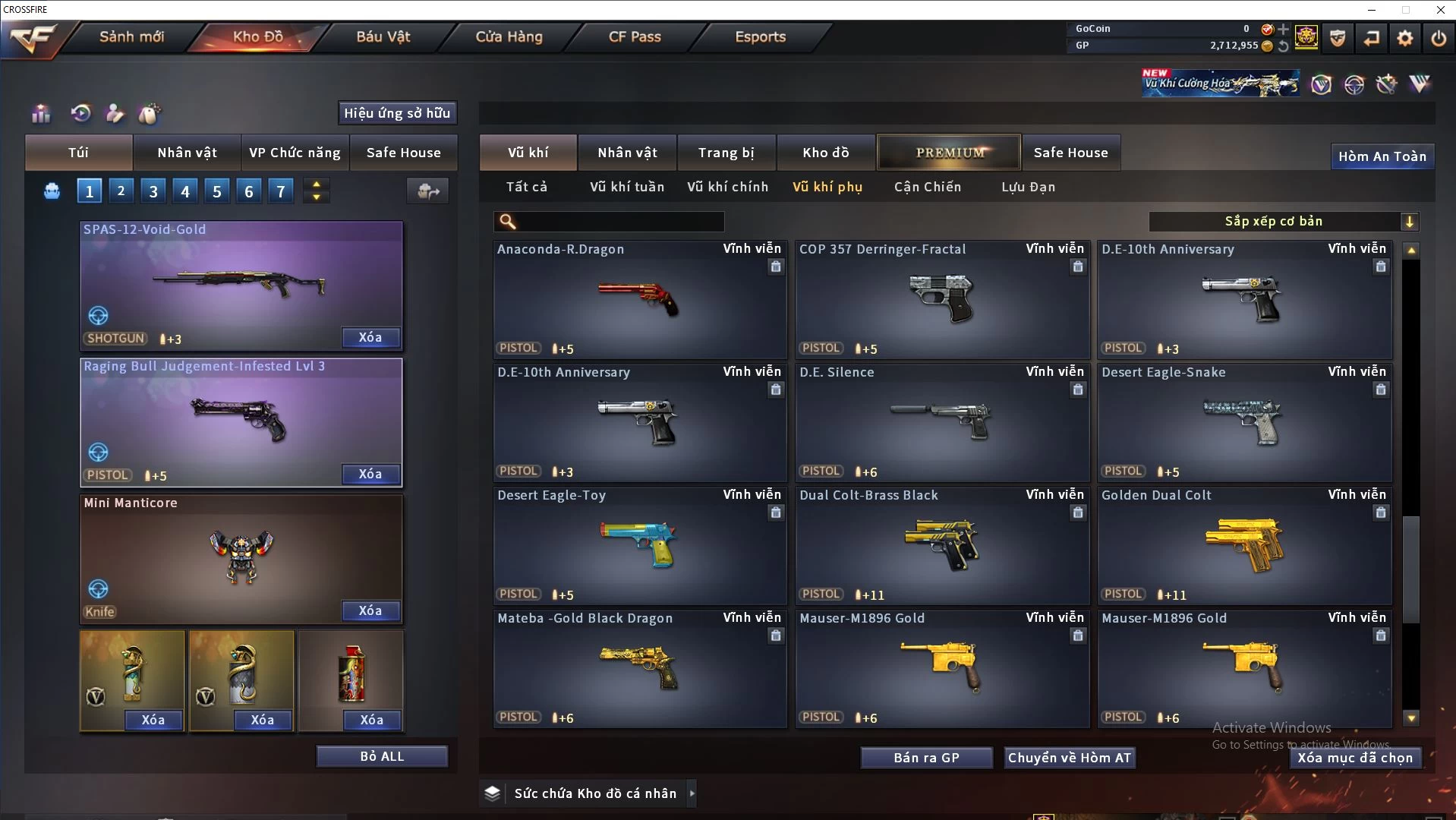Switch to the Nhân vật inventory tab
The image size is (1456, 820).
[x=627, y=153]
